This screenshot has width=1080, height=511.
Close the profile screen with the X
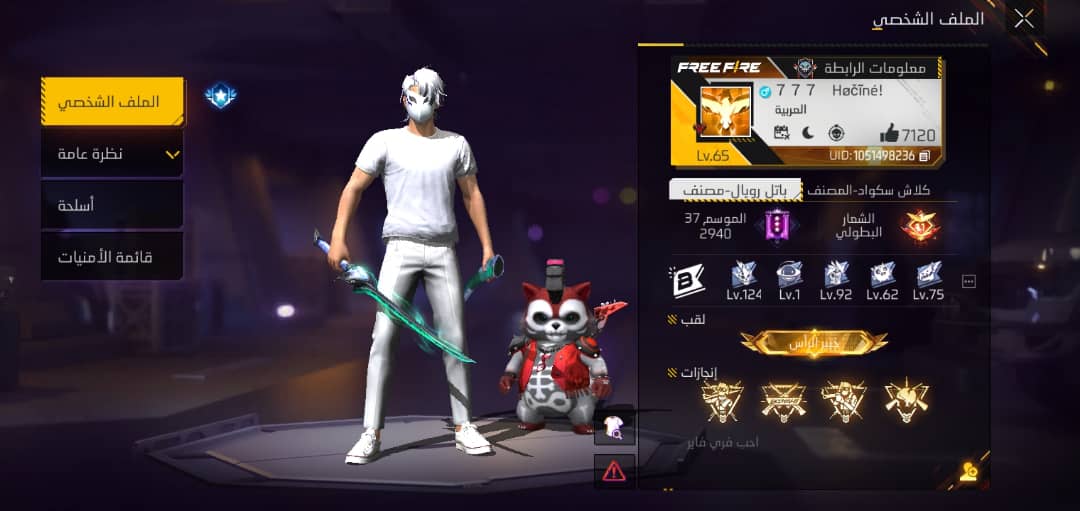pos(1024,19)
